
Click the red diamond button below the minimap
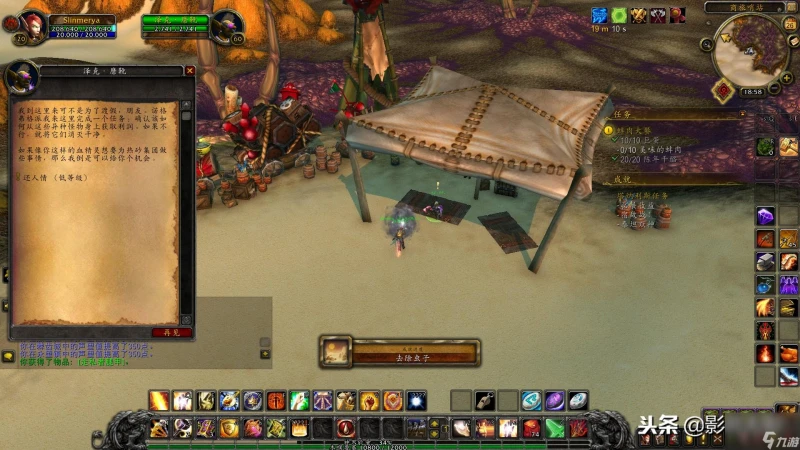[720, 89]
